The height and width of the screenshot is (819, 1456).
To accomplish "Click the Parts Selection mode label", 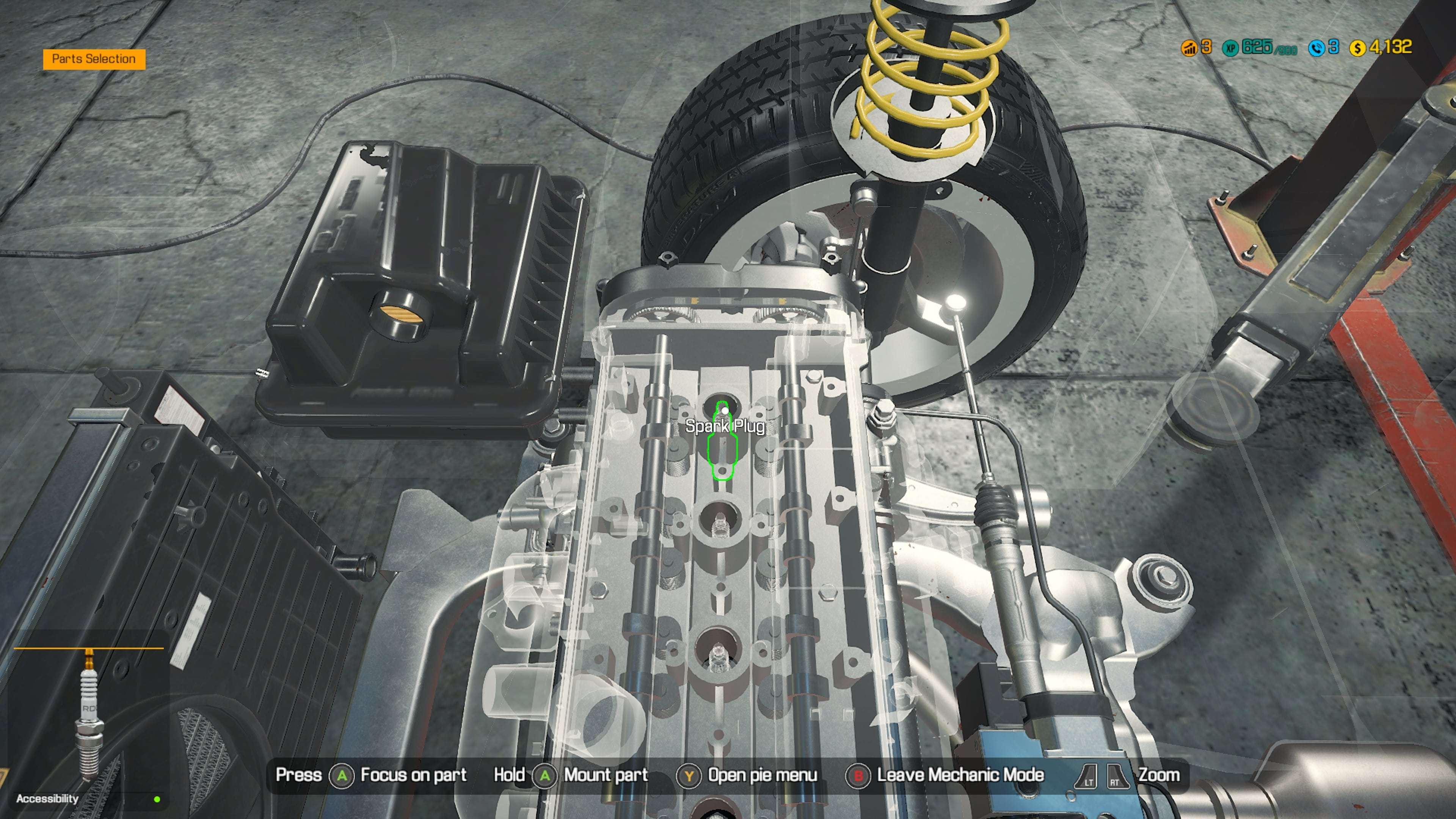I will (x=94, y=59).
